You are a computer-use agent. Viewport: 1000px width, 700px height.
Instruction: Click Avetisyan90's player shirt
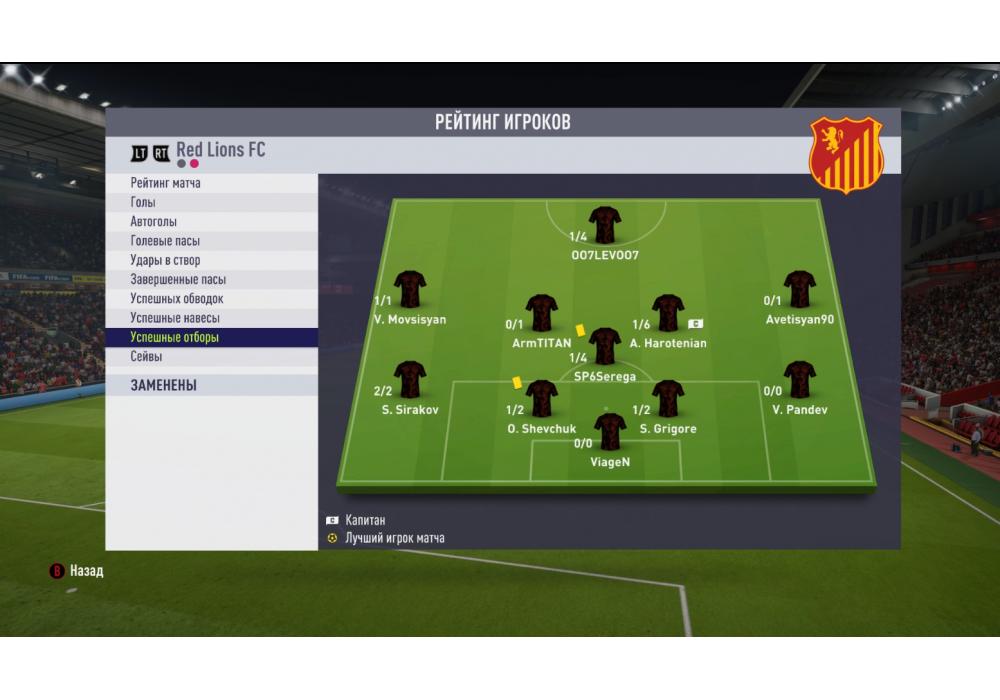click(800, 289)
